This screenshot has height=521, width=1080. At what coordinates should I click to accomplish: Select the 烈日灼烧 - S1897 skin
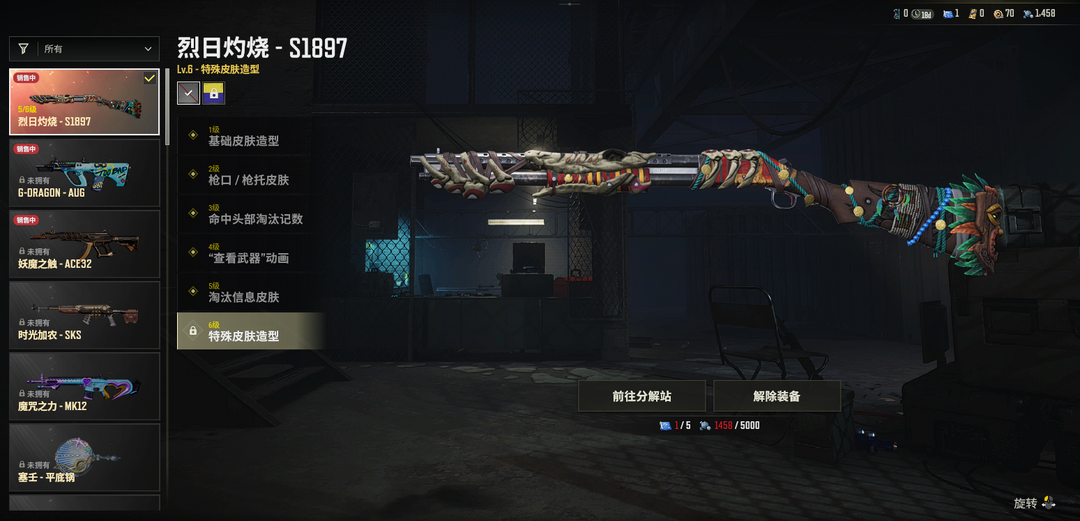[x=84, y=102]
